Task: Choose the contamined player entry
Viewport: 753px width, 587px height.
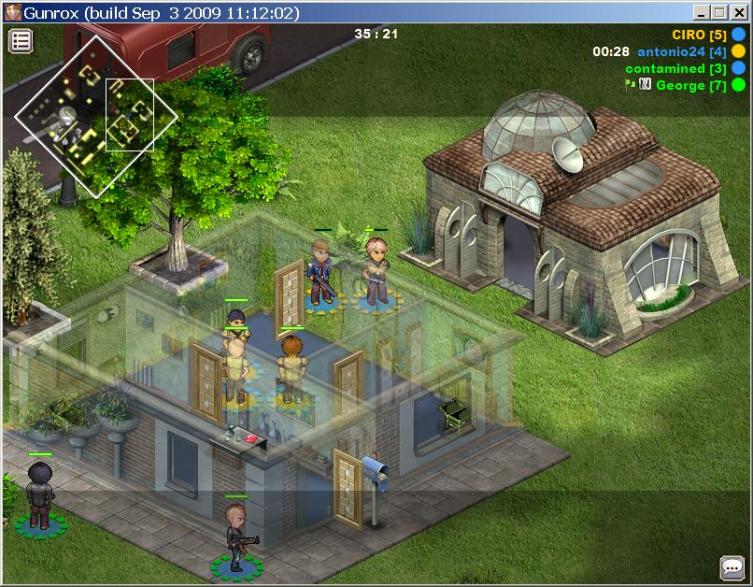Action: [675, 69]
